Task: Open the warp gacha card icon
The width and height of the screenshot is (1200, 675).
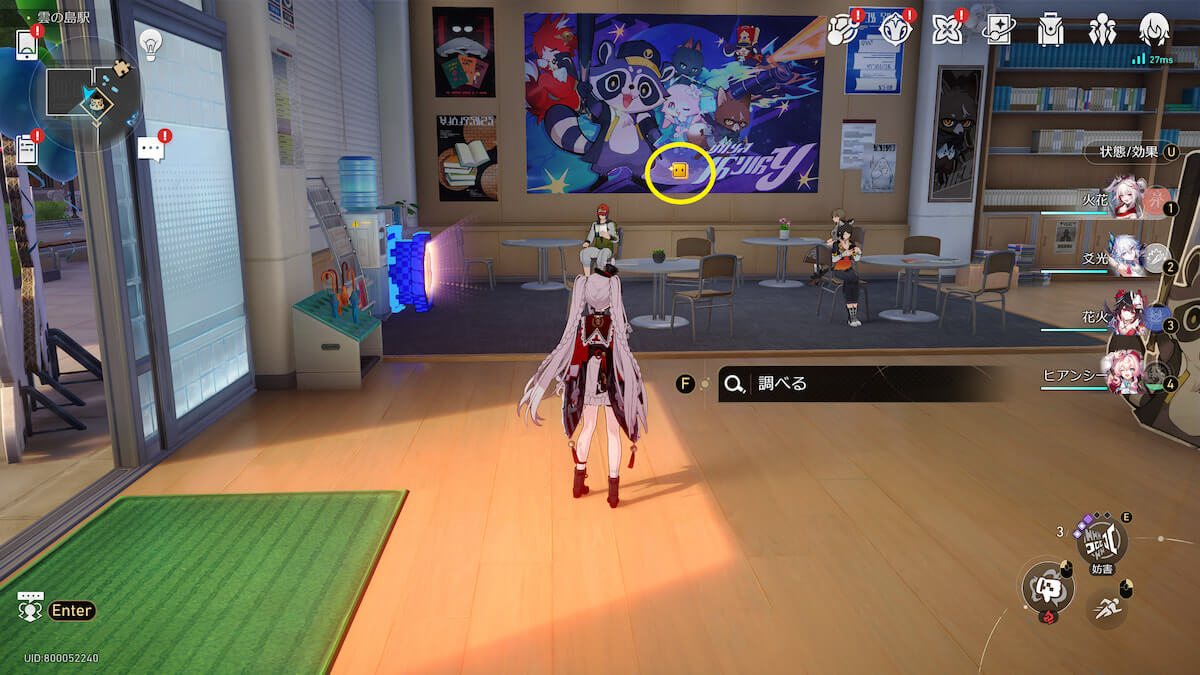Action: tap(997, 29)
